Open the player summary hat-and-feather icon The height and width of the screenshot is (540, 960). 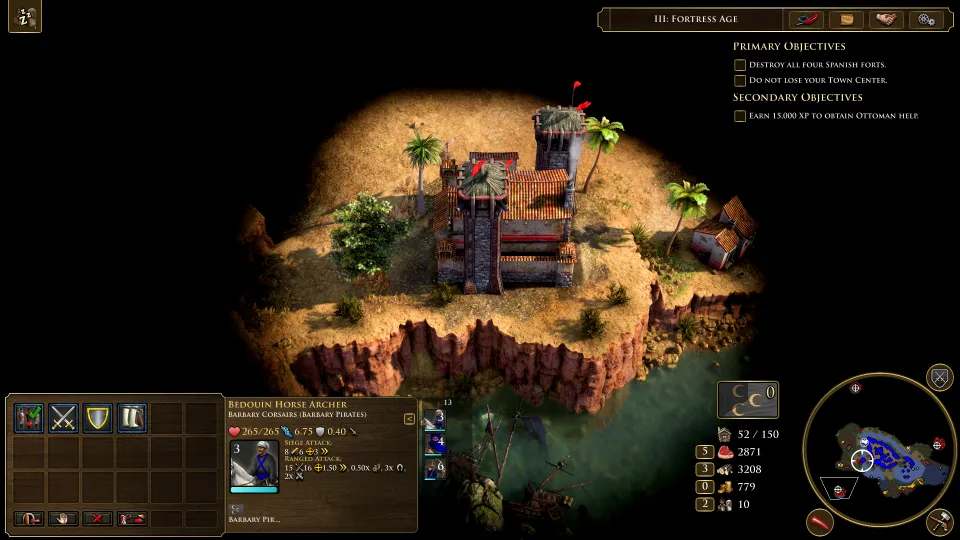click(x=805, y=19)
